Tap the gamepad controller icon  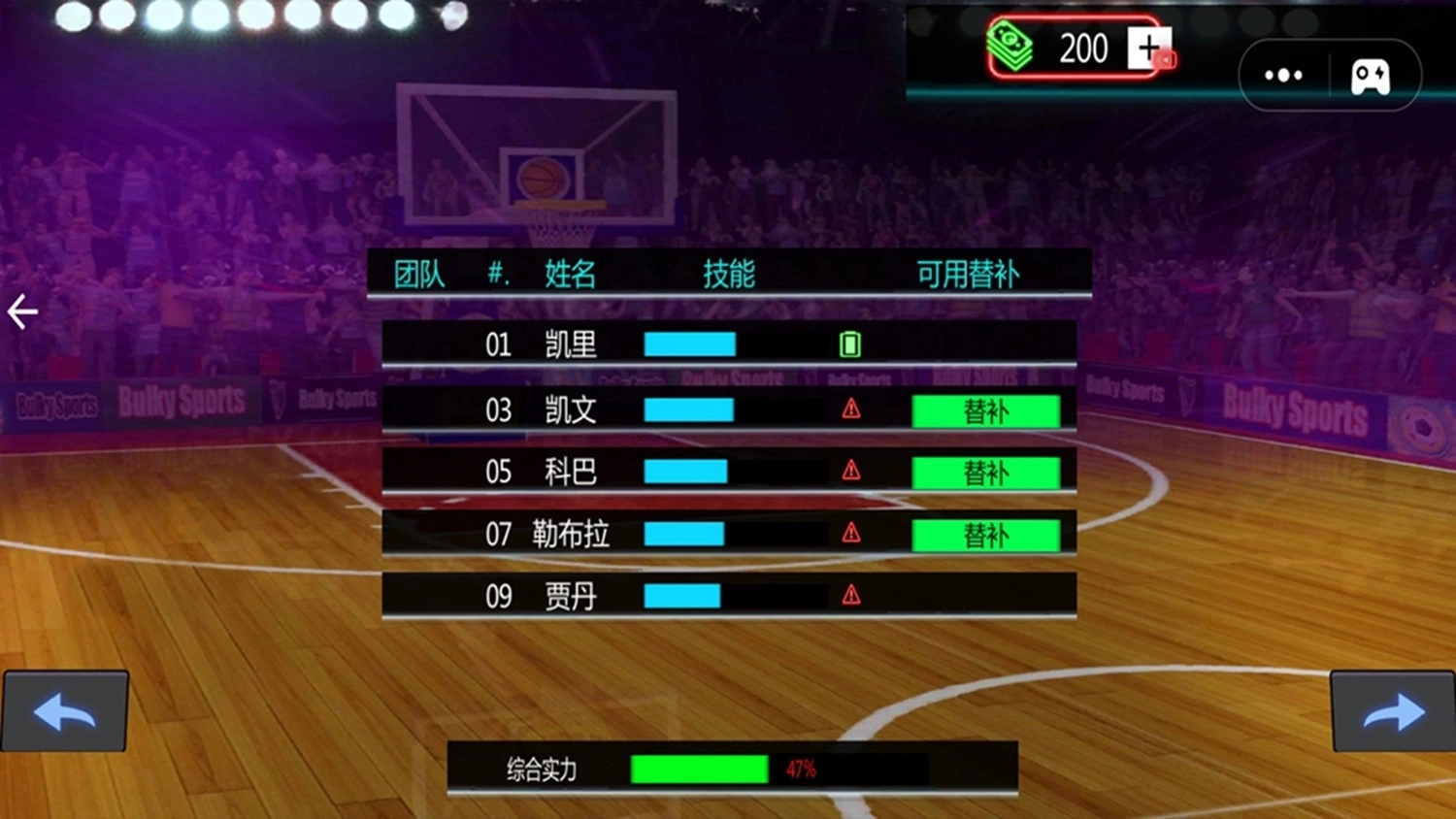1371,75
